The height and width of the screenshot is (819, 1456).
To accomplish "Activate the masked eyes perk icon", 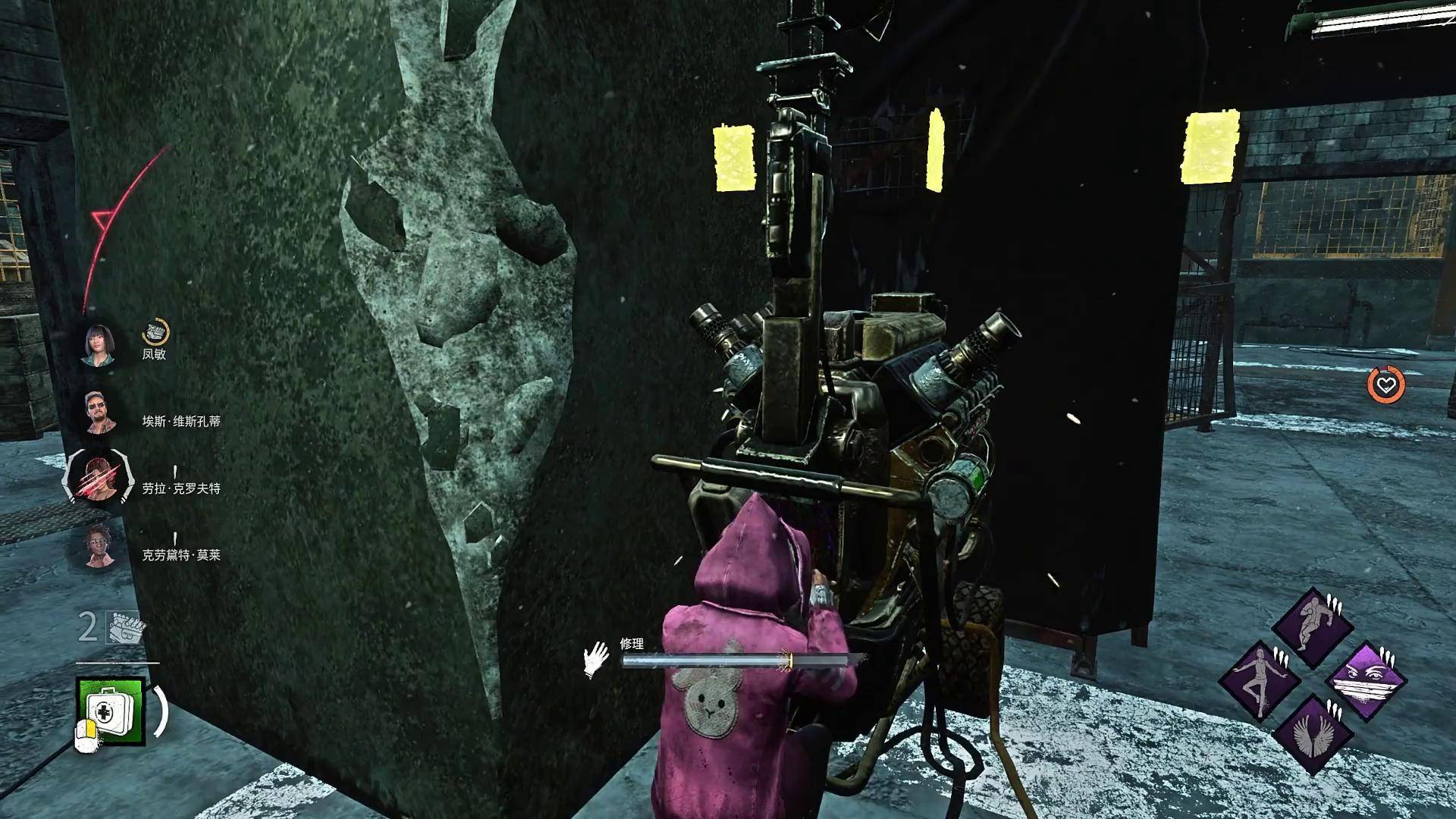I will 1365,680.
